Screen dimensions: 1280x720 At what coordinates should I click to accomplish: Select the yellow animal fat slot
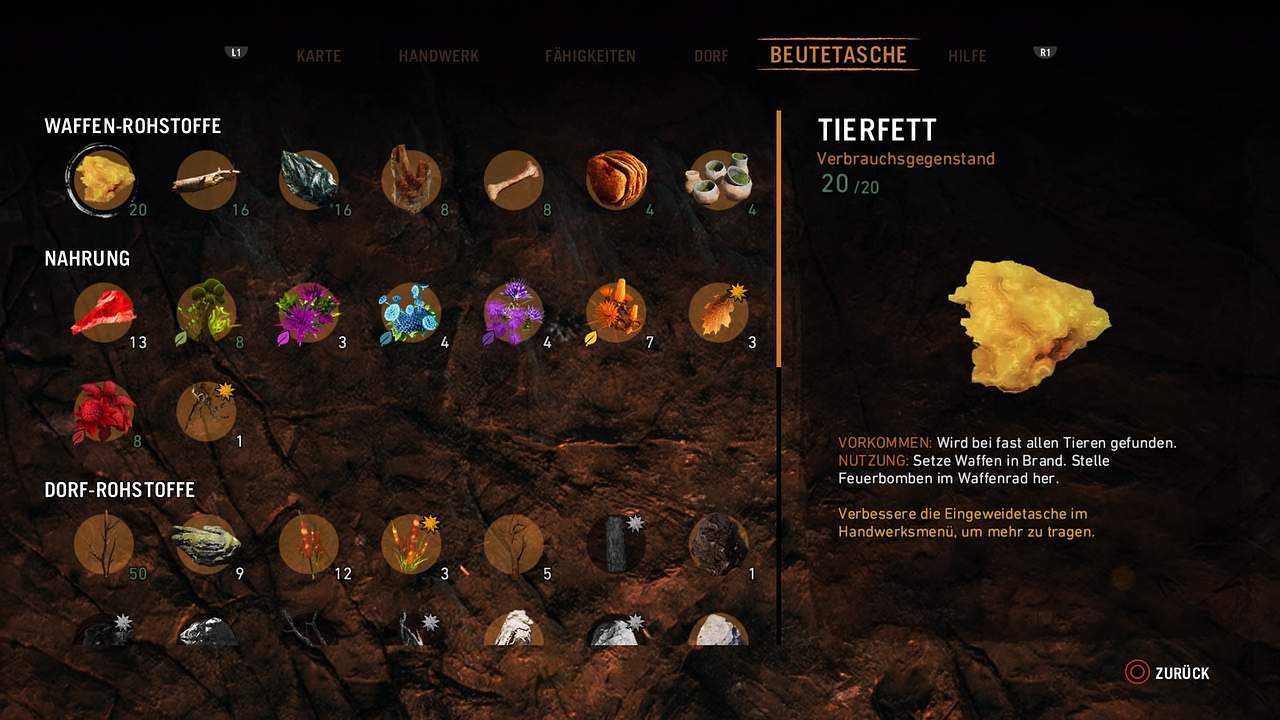pos(104,180)
